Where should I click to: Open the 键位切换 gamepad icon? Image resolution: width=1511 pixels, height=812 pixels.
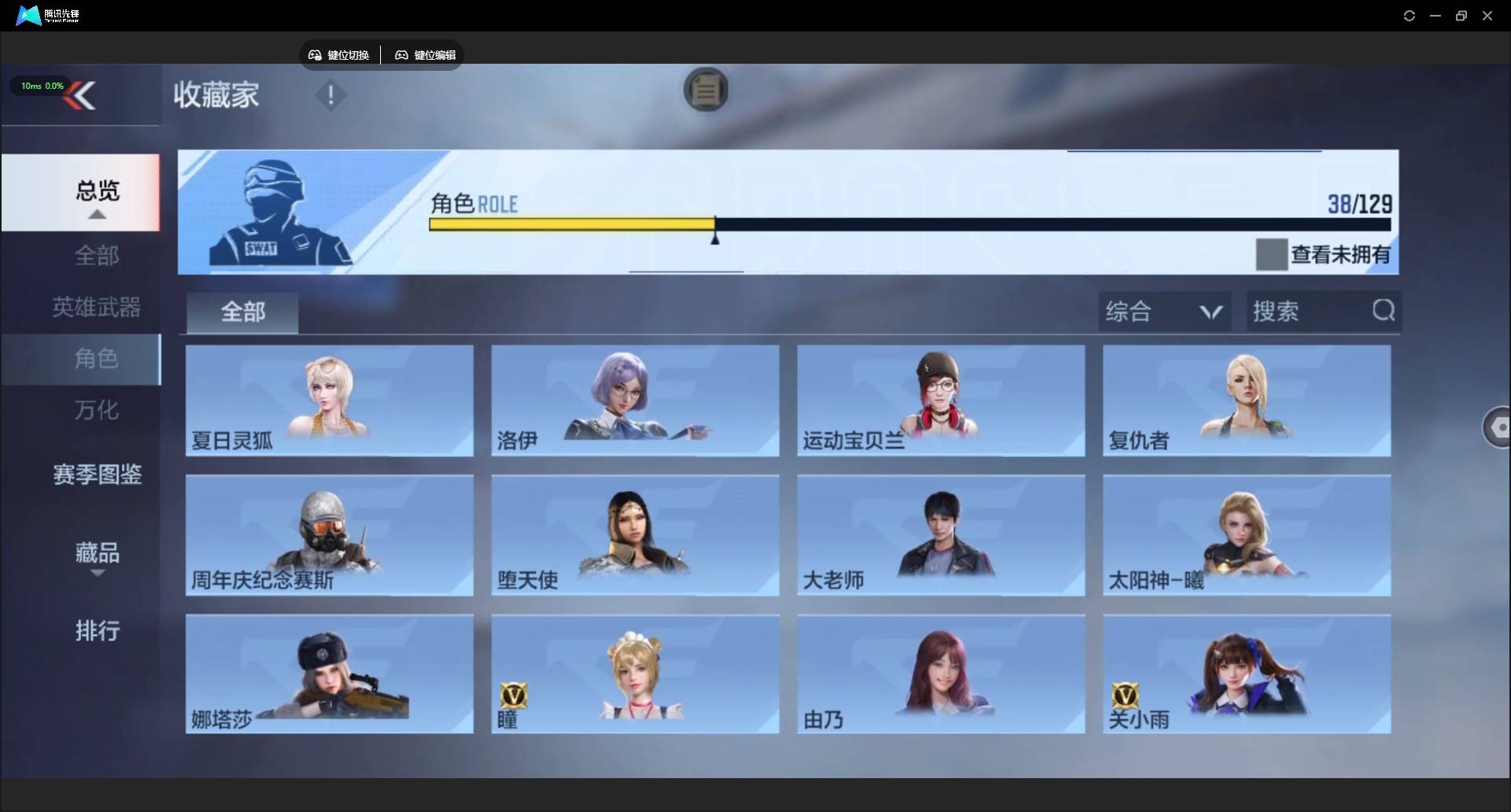coord(314,55)
